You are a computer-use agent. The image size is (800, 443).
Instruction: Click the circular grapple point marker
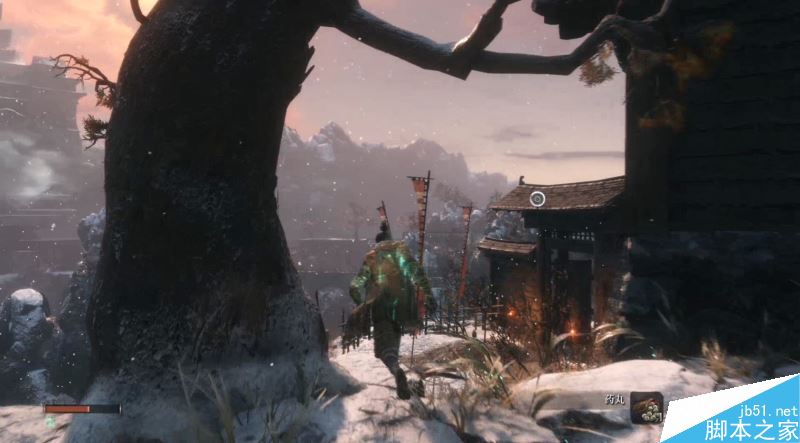pos(537,199)
